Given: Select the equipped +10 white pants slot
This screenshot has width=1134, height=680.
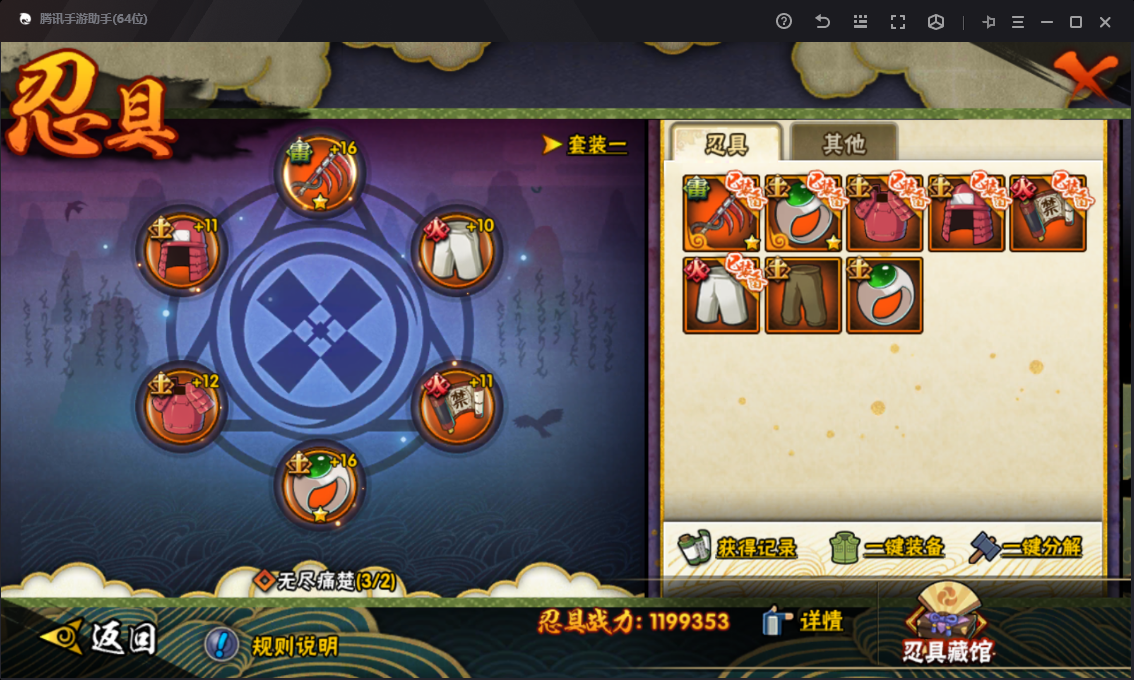Looking at the screenshot, I should pos(456,251).
